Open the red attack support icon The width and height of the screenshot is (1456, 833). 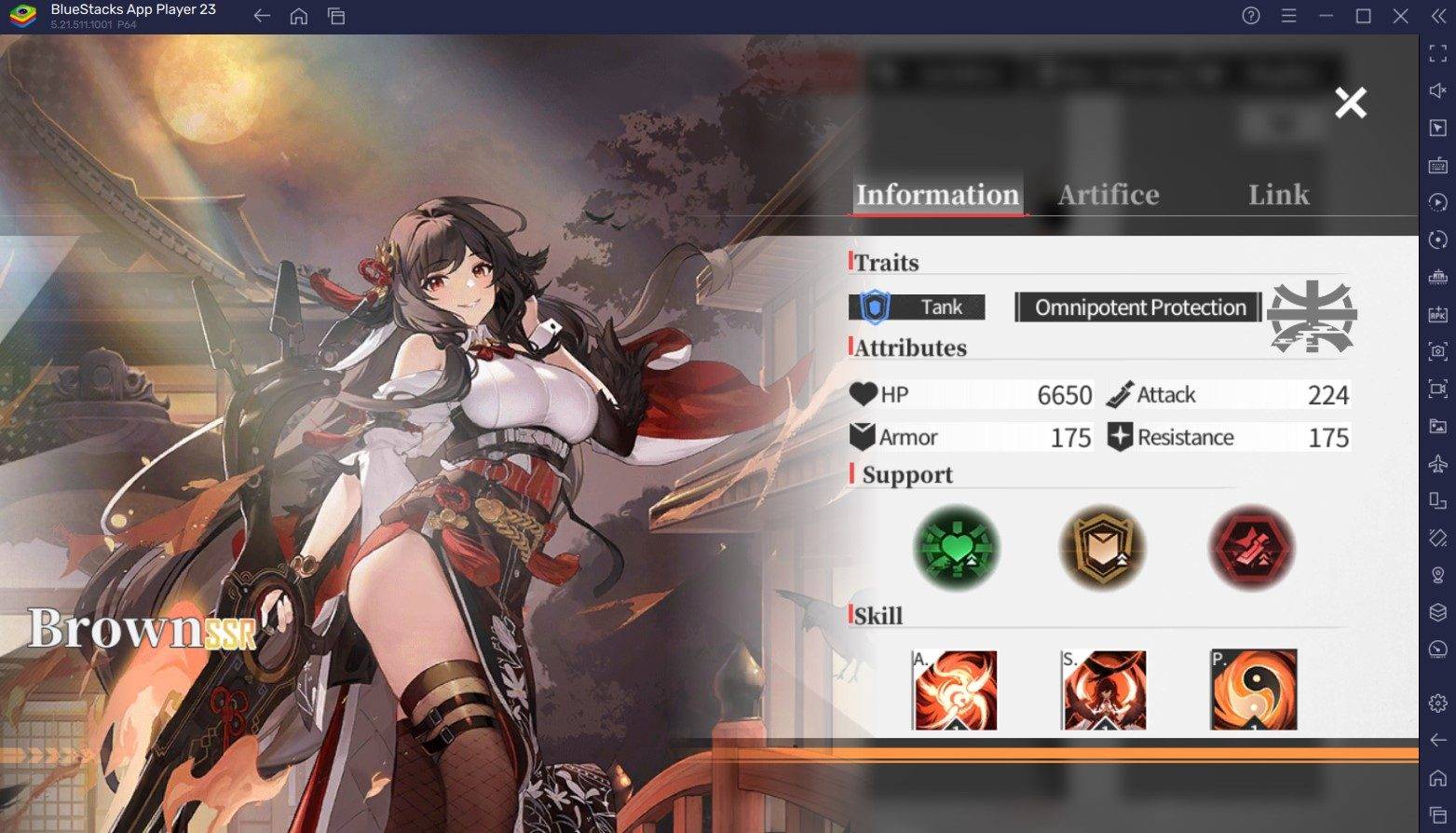tap(1251, 549)
